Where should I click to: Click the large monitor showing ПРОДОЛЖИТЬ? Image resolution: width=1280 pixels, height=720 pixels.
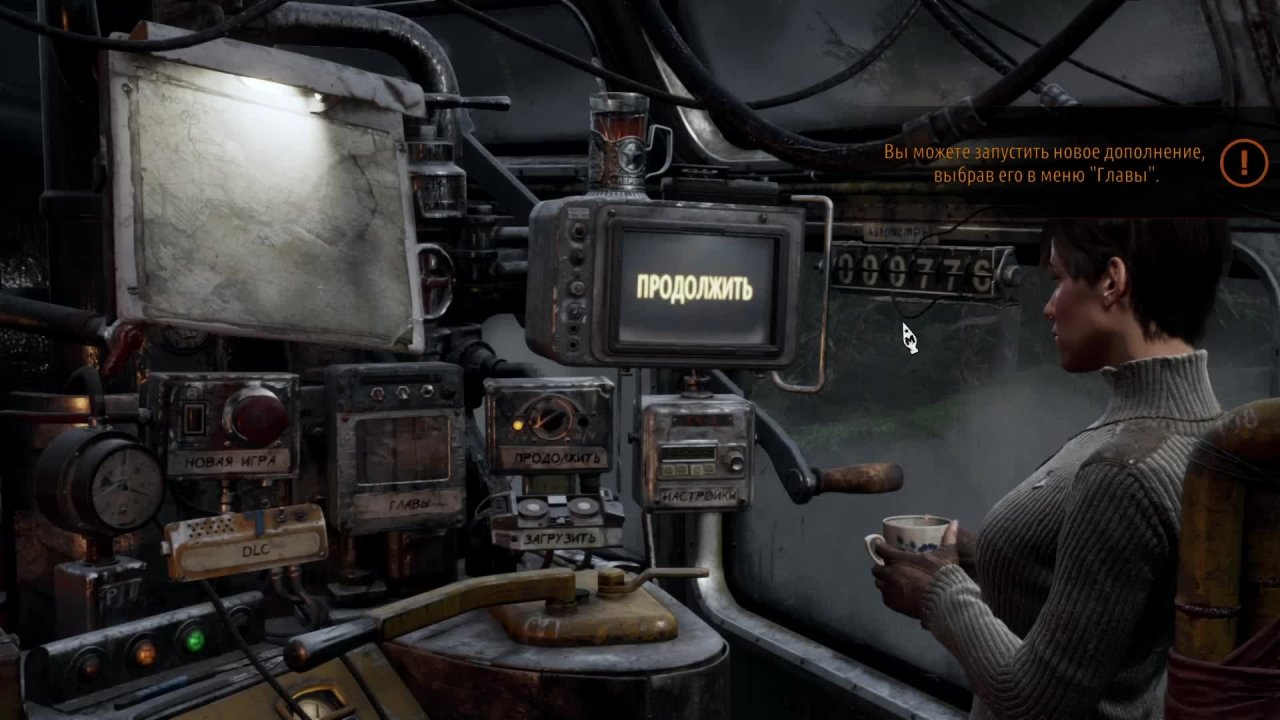tap(695, 288)
